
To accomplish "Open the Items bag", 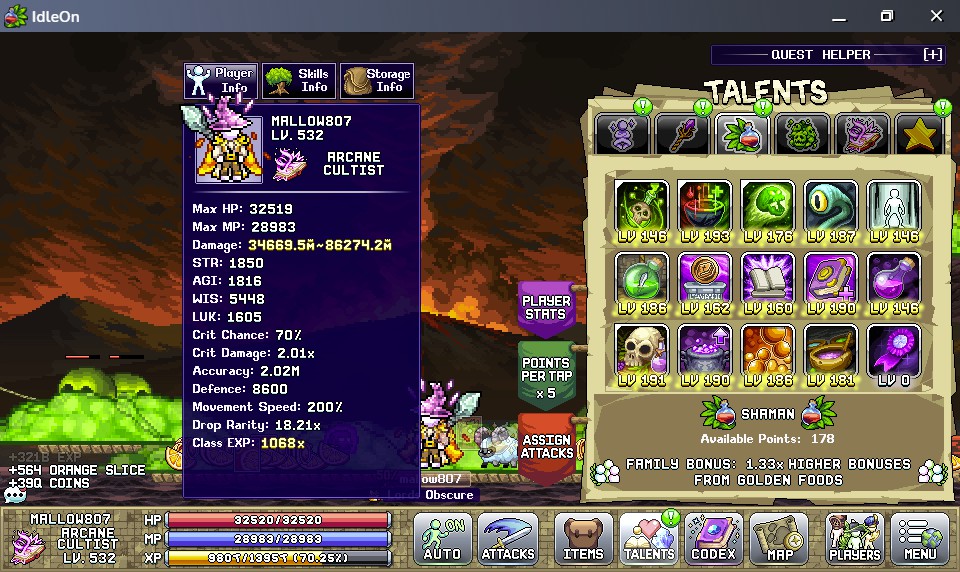I will pos(583,538).
